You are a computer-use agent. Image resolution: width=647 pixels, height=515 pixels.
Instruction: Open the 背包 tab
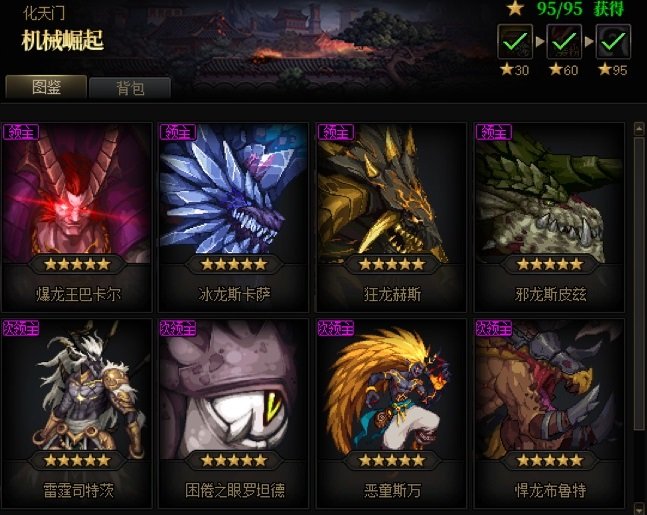point(130,88)
